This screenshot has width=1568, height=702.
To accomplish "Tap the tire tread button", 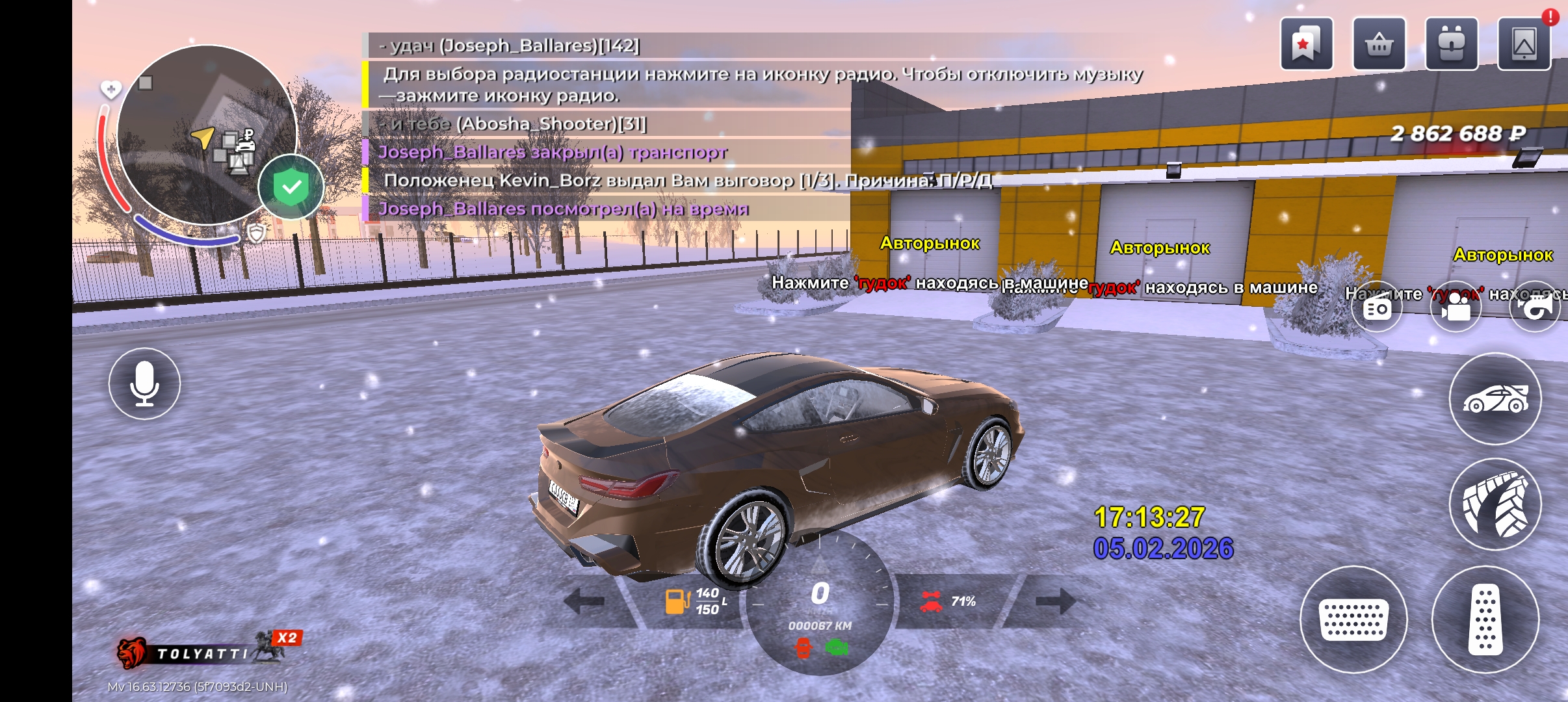I will (x=1495, y=504).
